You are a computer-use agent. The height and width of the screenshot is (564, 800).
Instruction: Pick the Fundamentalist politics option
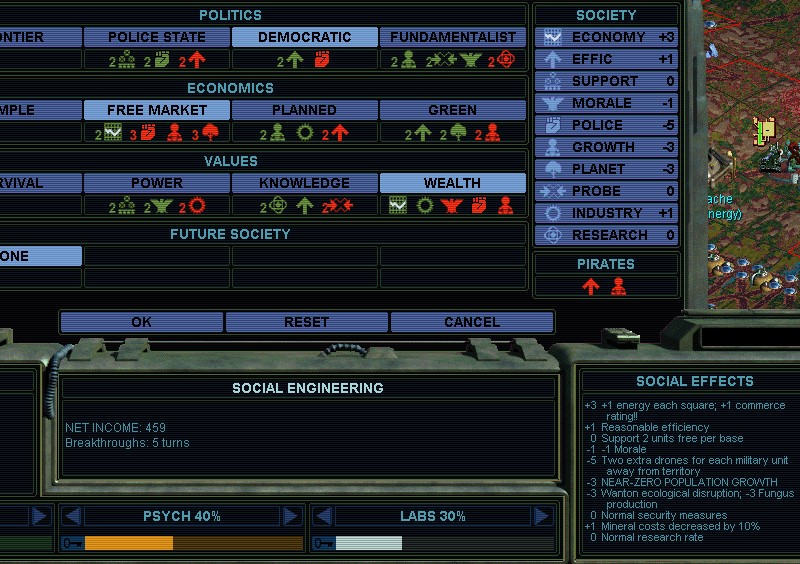click(x=453, y=37)
